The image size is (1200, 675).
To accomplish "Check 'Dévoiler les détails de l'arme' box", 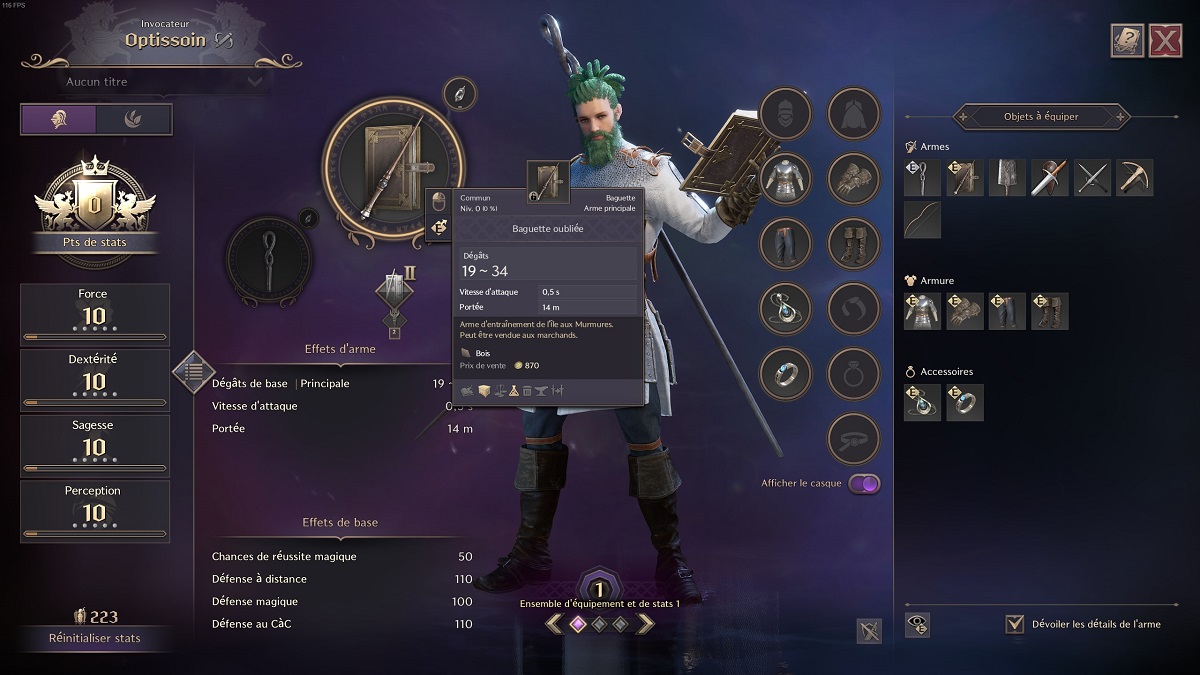I will point(1015,624).
